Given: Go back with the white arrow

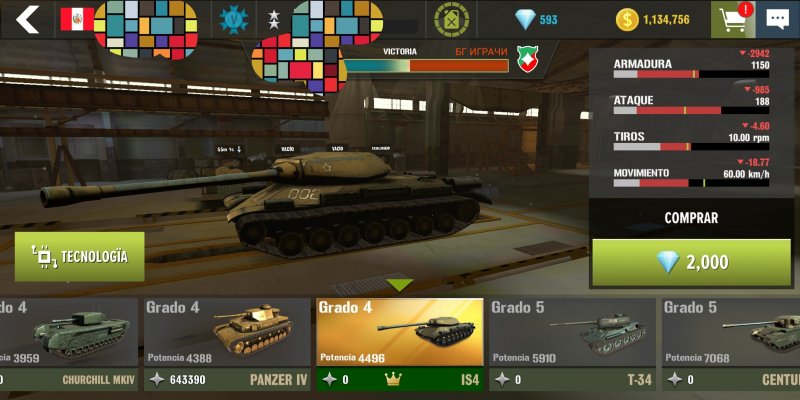Looking at the screenshot, I should tap(27, 19).
